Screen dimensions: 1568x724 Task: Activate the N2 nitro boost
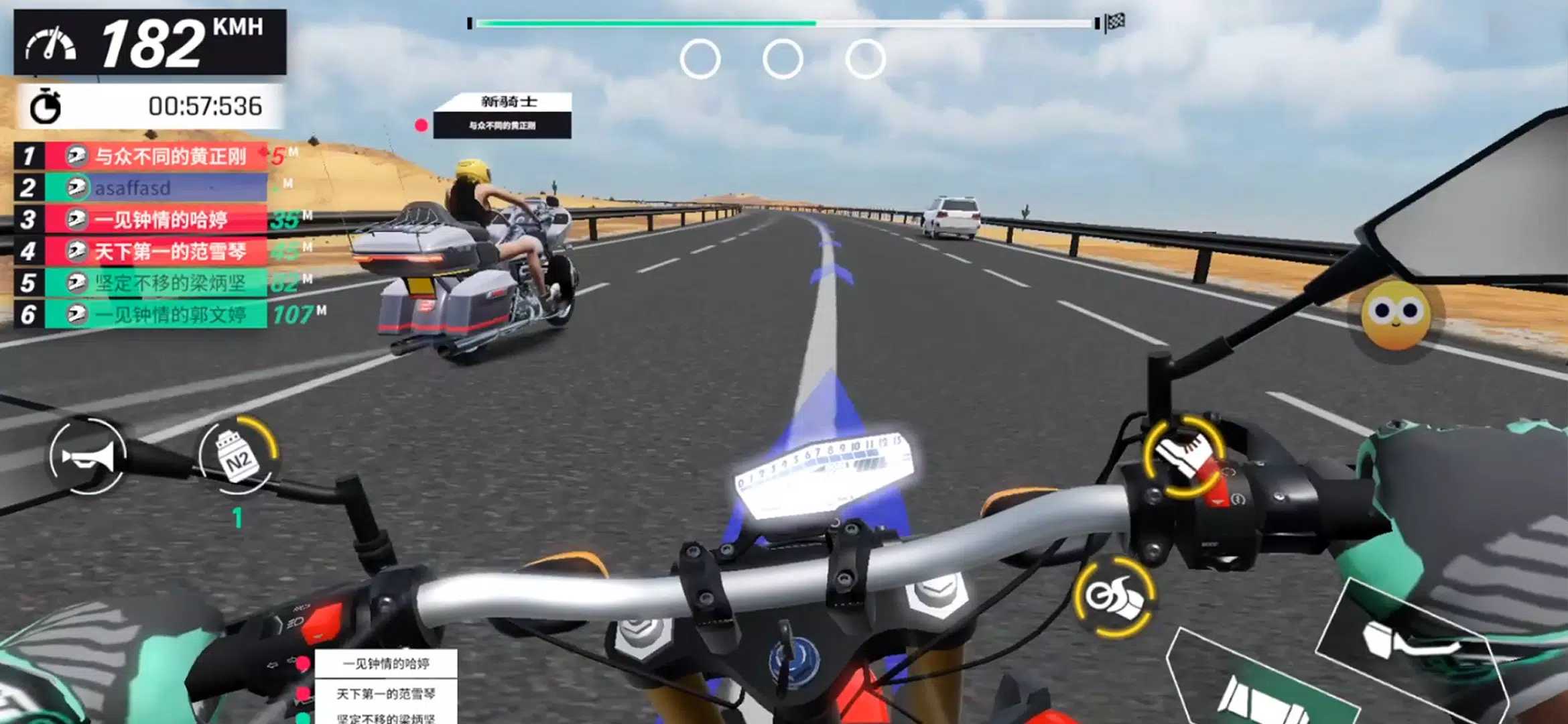click(x=239, y=457)
